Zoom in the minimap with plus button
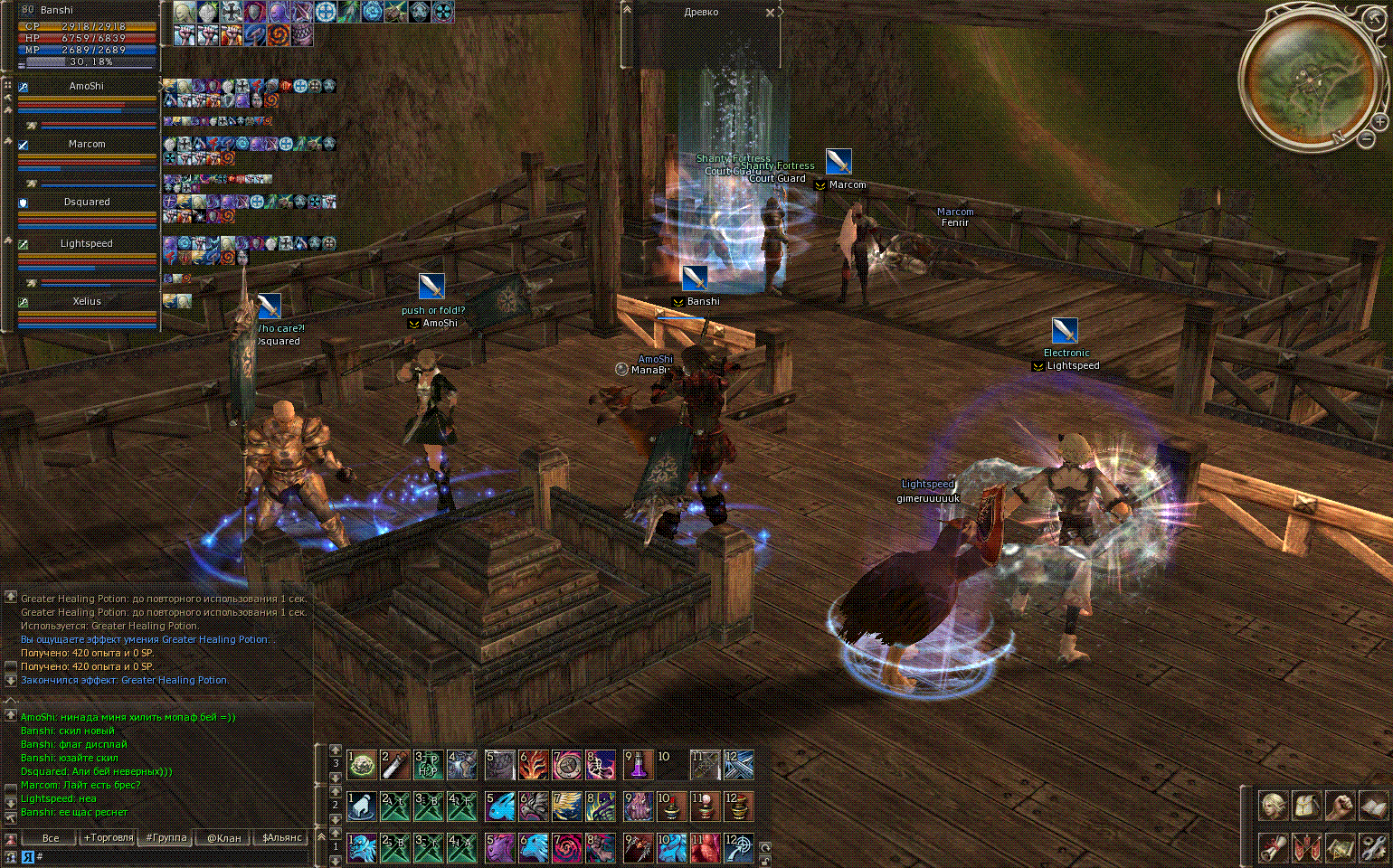1393x868 pixels. pos(1379,121)
